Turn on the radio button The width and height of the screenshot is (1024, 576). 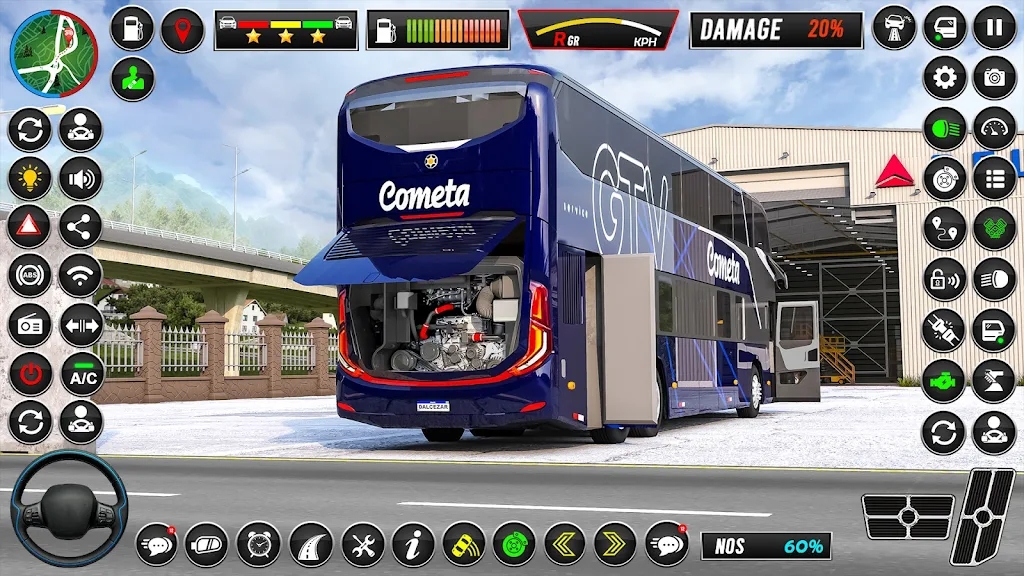30,325
